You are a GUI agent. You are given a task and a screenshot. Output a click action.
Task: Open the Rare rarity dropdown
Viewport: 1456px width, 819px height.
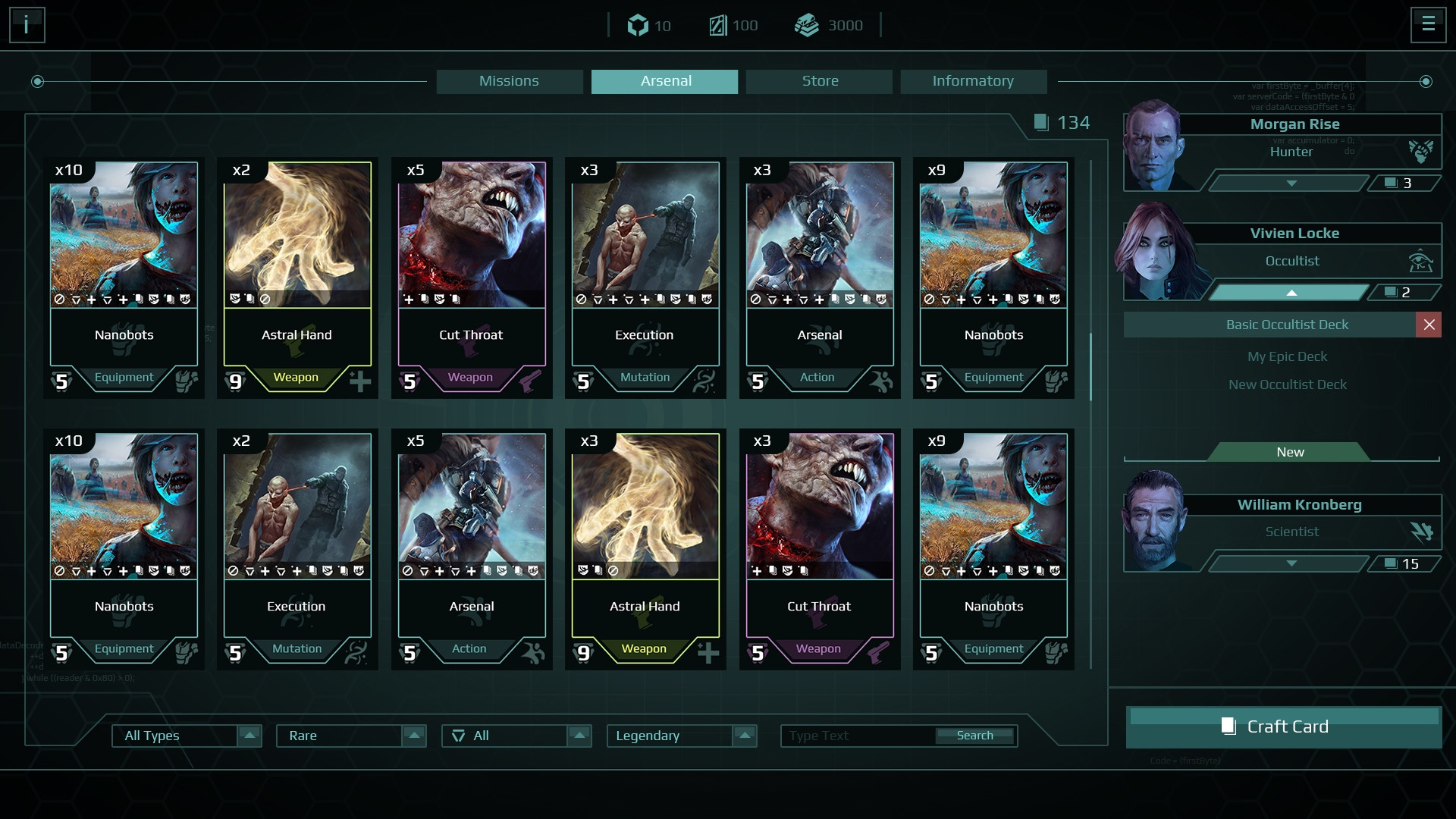click(x=413, y=736)
